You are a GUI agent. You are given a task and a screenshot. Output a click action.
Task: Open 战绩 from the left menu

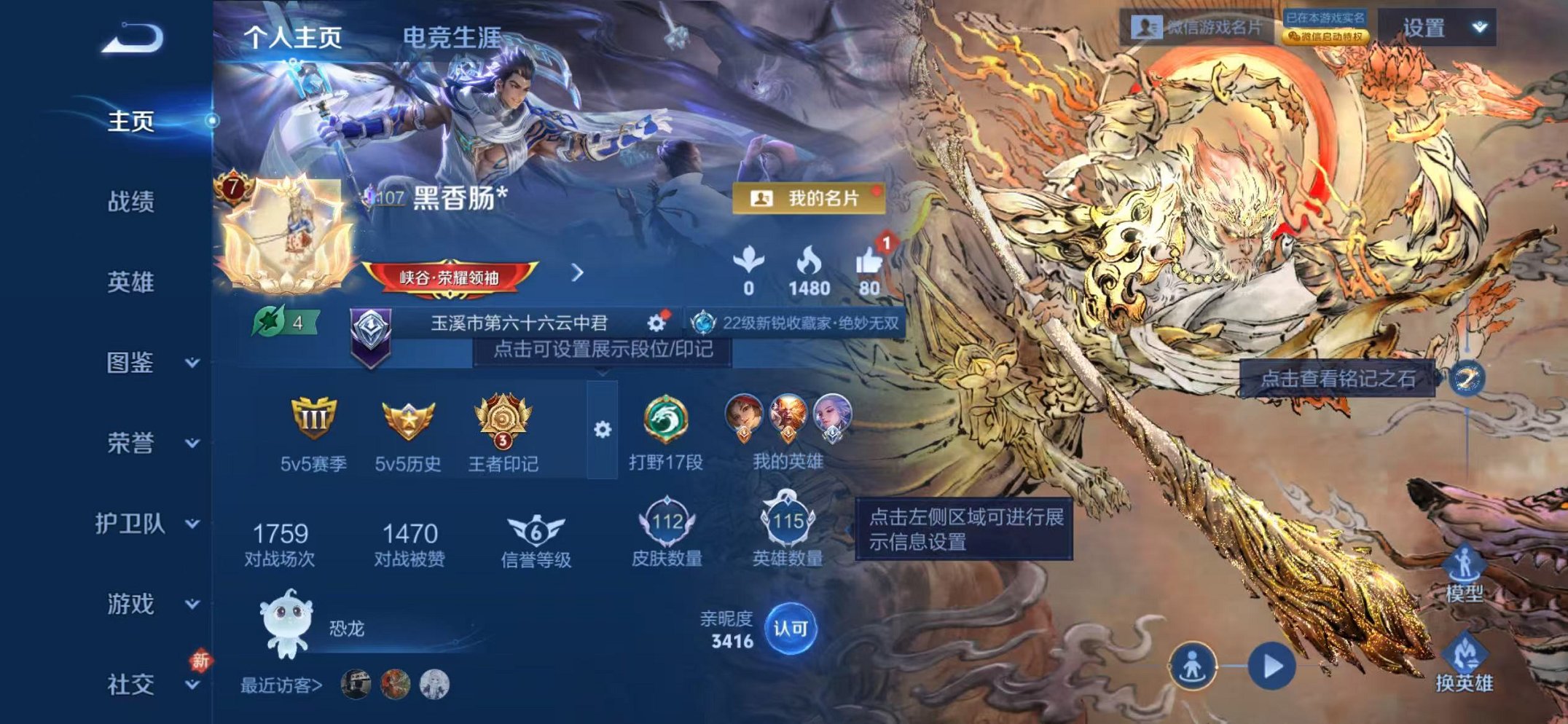130,202
